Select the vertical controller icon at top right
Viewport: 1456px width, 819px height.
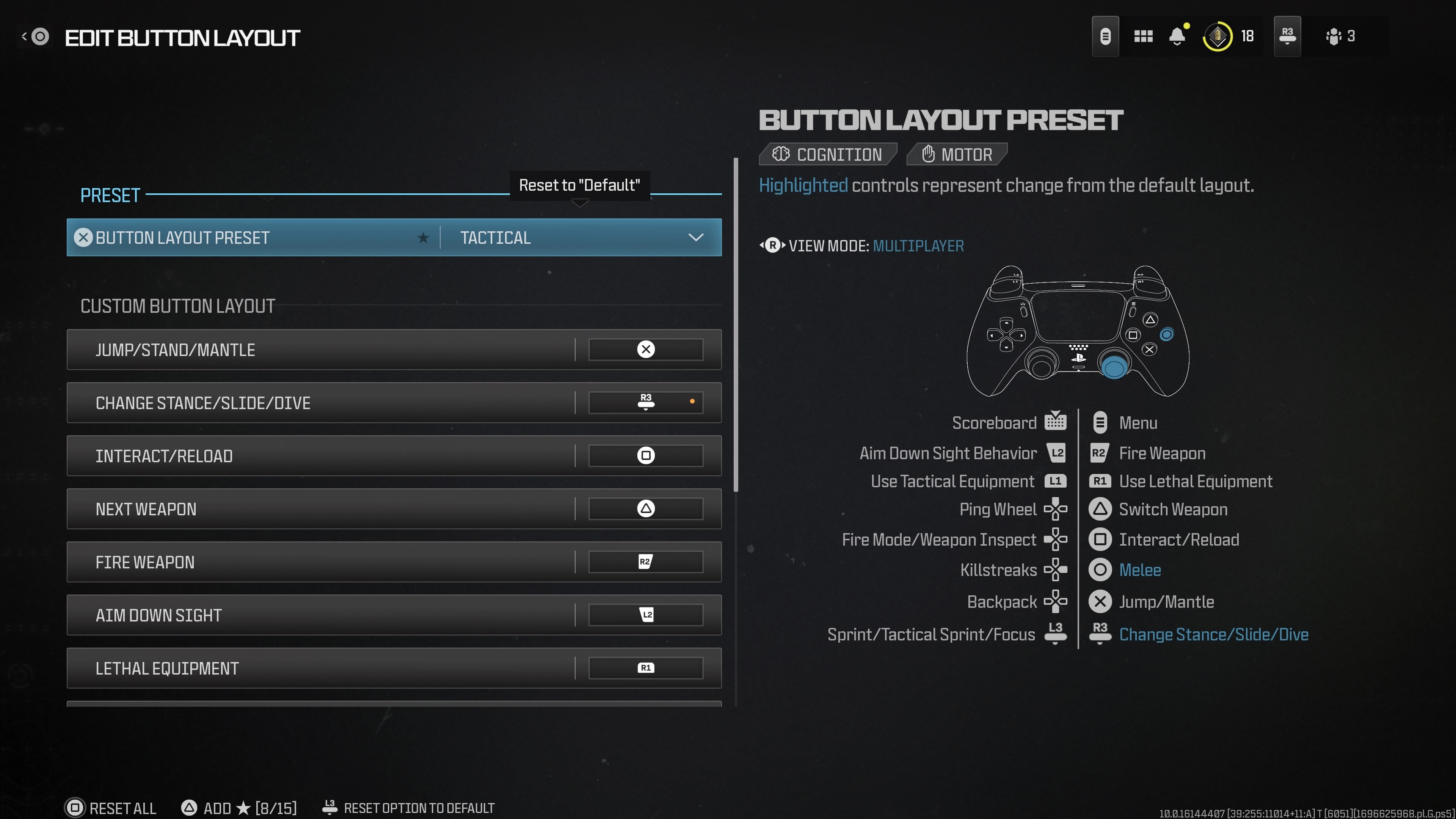pos(1106,36)
